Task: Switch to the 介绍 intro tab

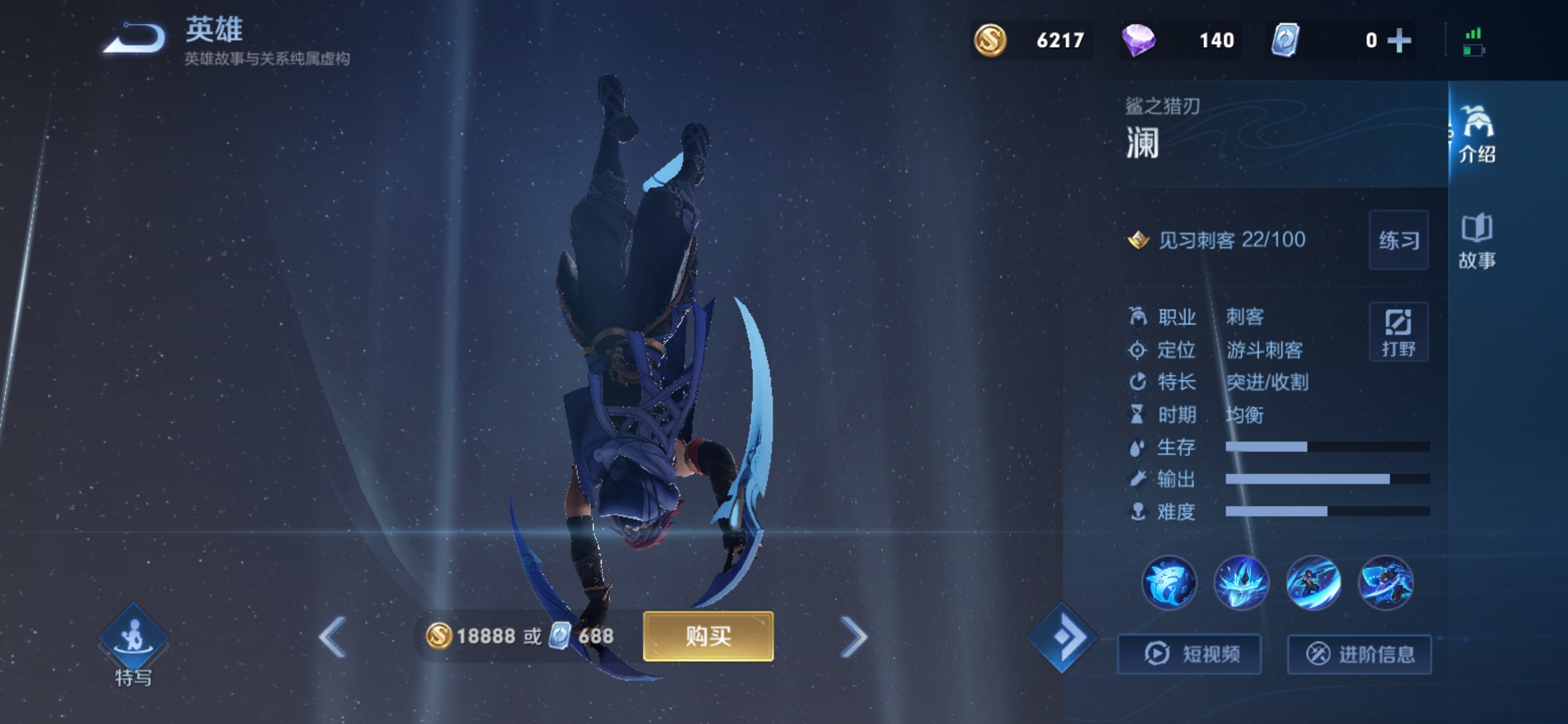Action: click(x=1477, y=134)
